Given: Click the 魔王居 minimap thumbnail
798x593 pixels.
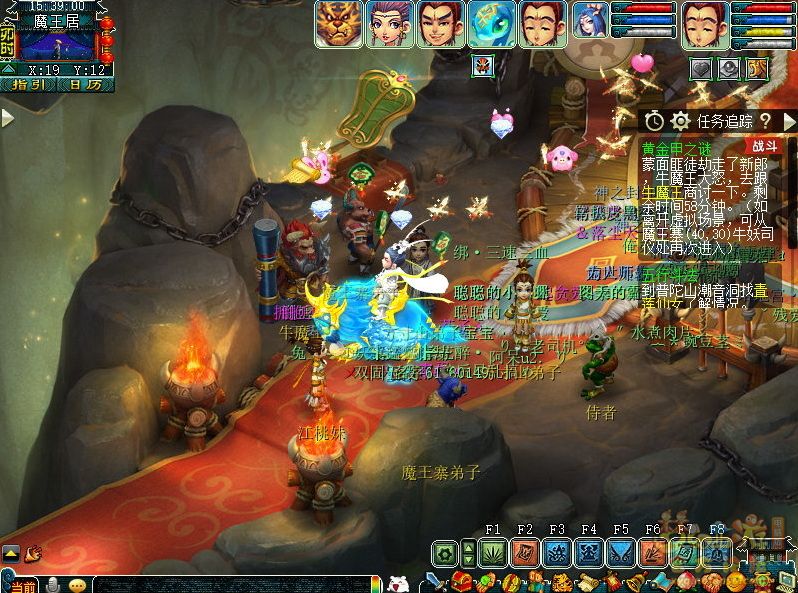Looking at the screenshot, I should pyautogui.click(x=56, y=46).
